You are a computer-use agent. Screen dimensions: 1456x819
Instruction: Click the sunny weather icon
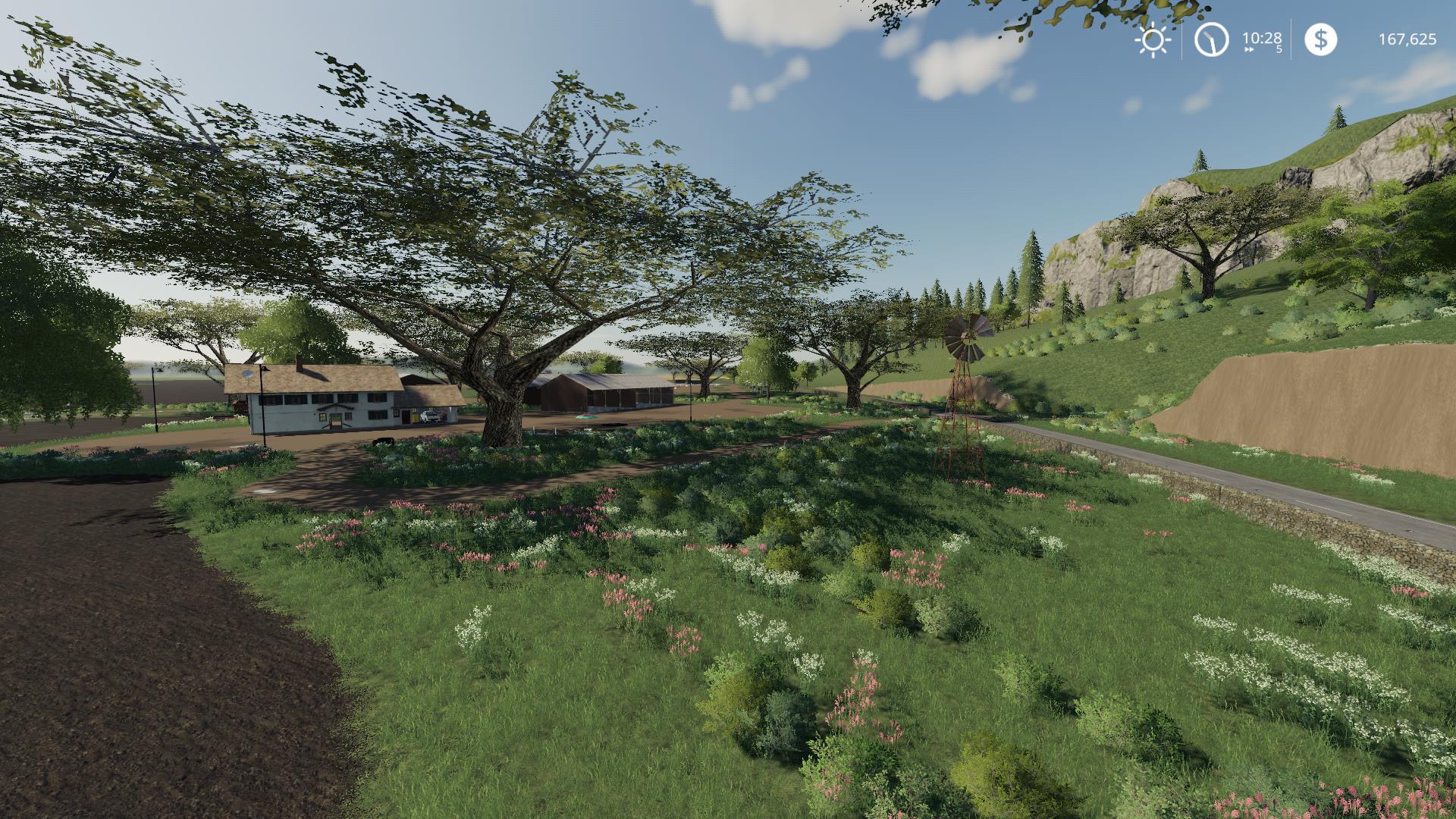pos(1153,39)
